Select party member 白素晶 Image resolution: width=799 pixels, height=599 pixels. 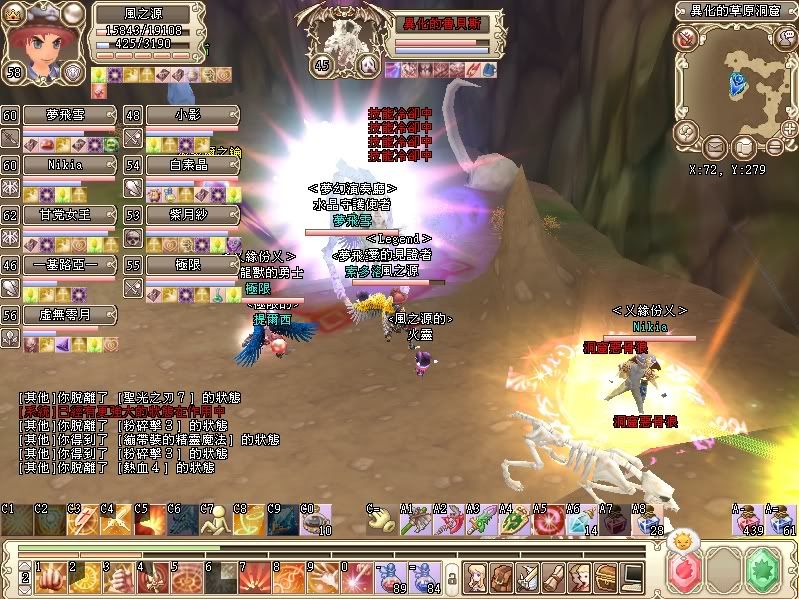point(191,165)
